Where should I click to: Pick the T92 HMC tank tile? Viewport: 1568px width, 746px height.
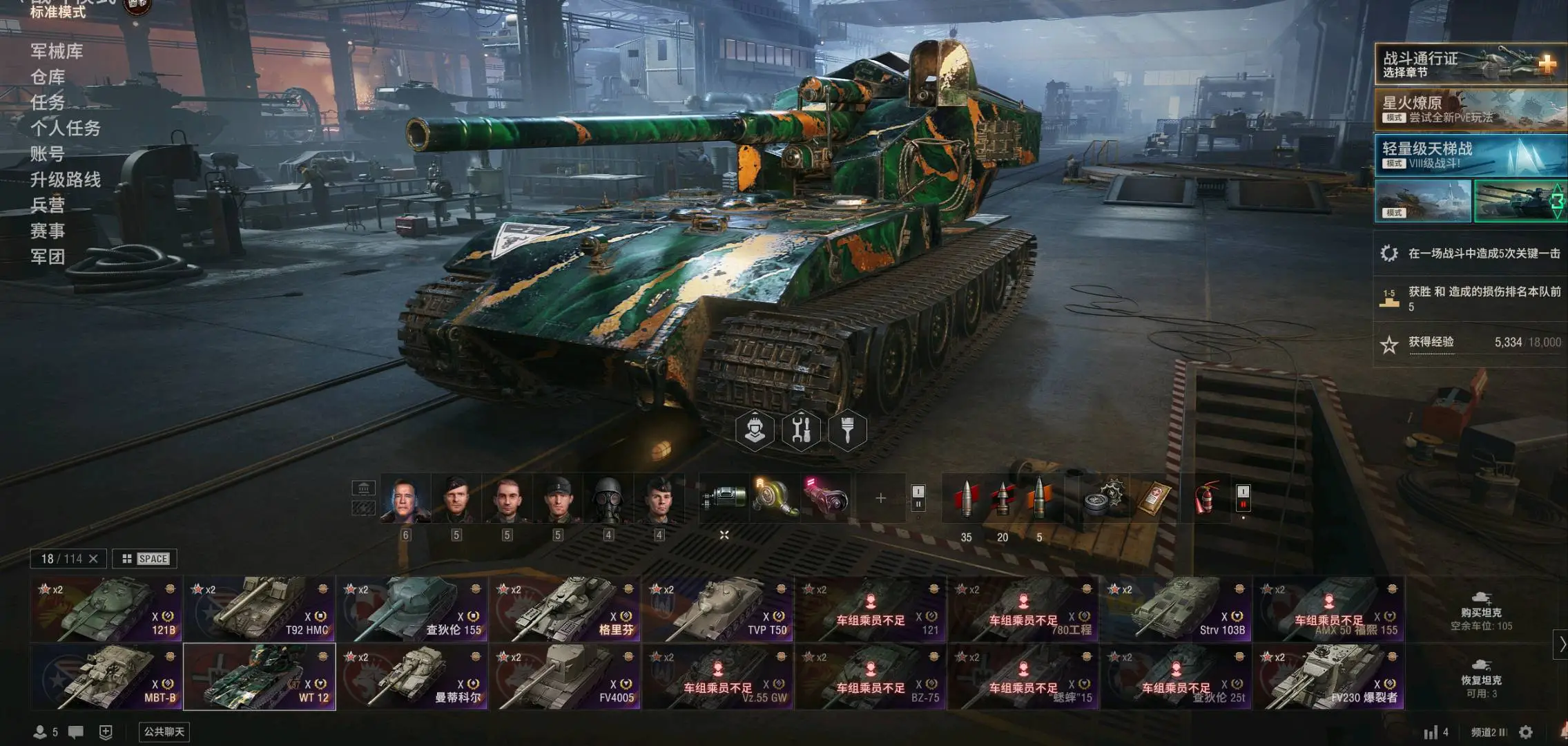pyautogui.click(x=259, y=609)
